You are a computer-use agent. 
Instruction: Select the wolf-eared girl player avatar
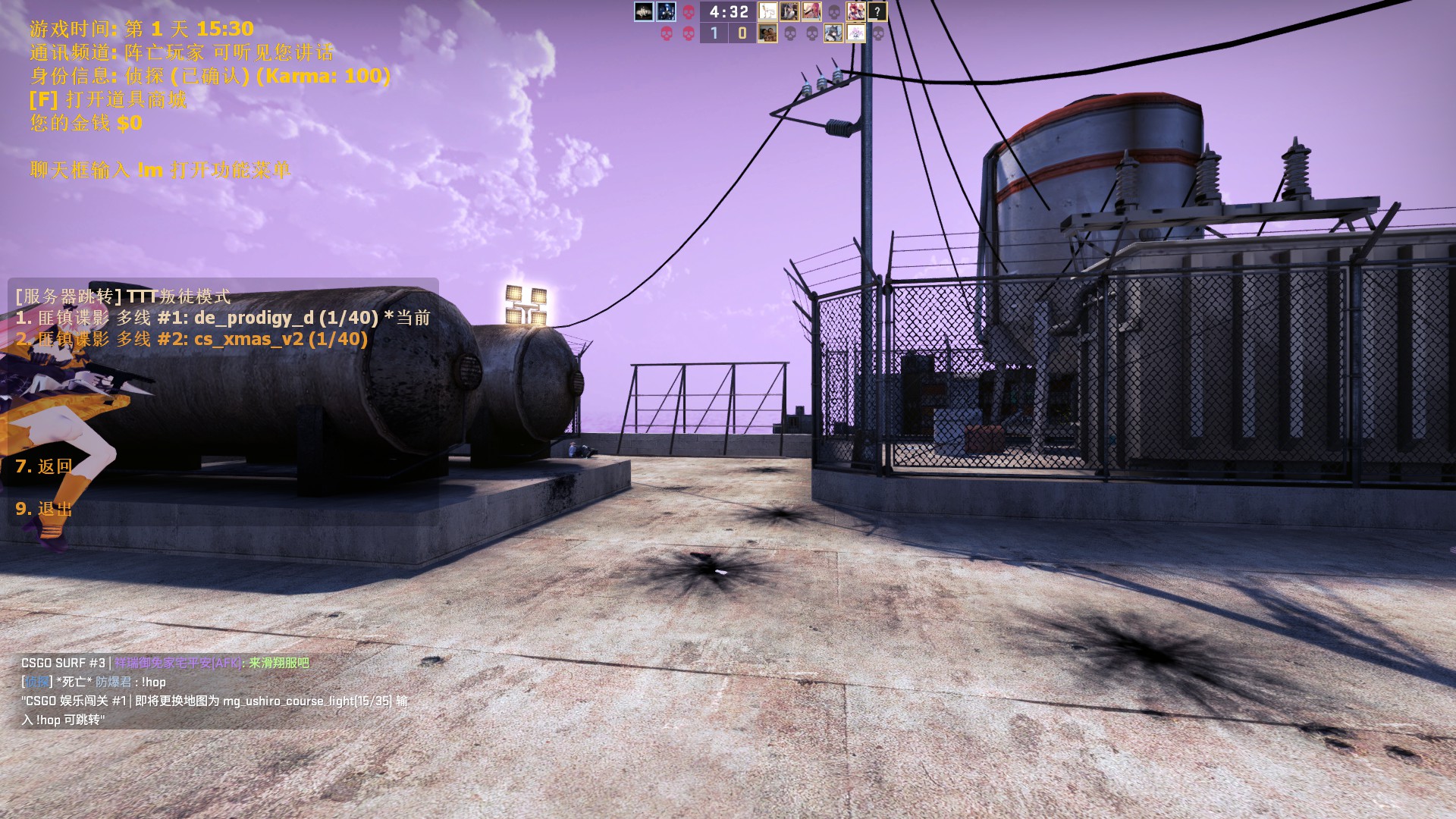pyautogui.click(x=833, y=33)
